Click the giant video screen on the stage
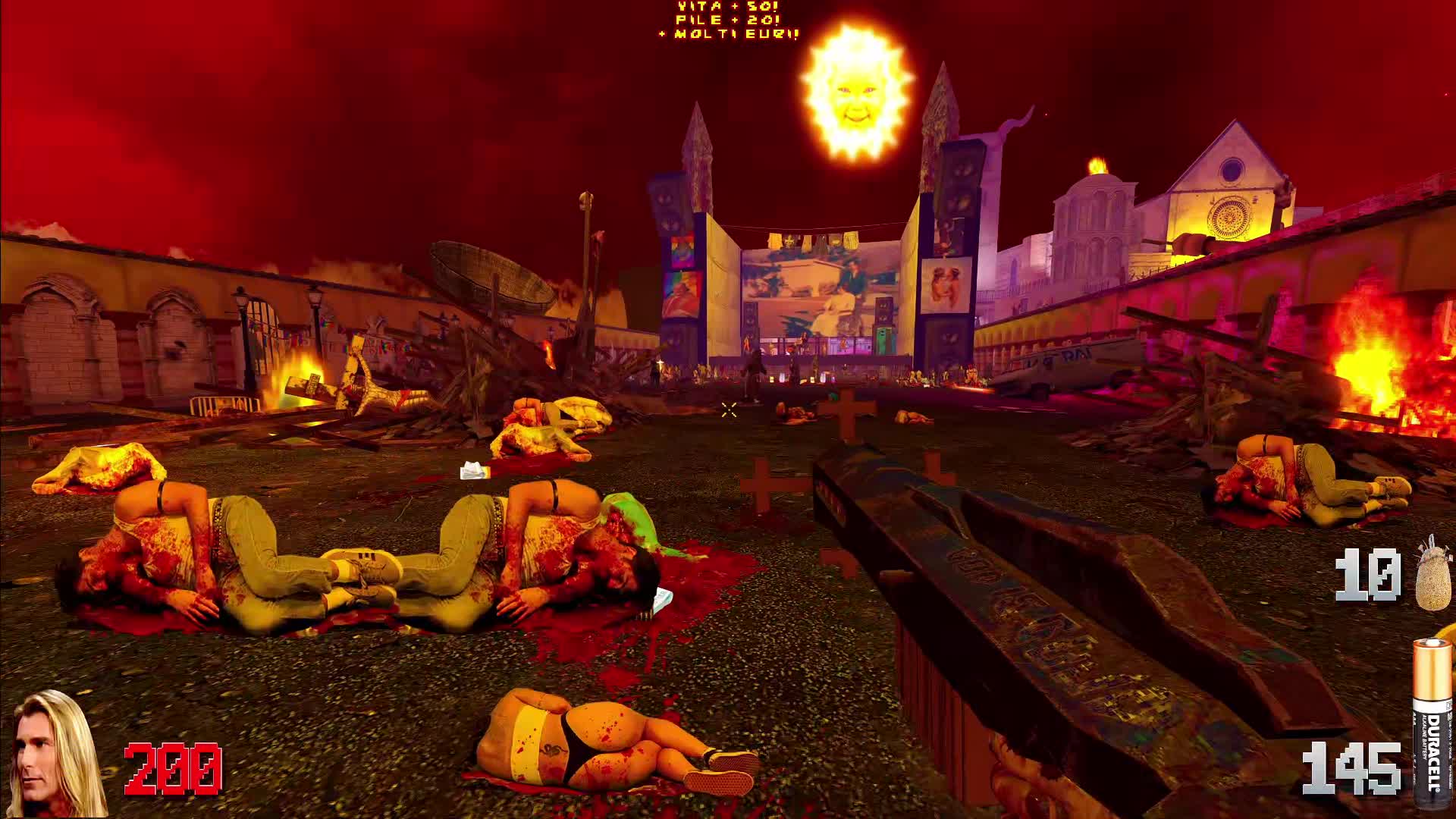The image size is (1456, 819). (810, 292)
